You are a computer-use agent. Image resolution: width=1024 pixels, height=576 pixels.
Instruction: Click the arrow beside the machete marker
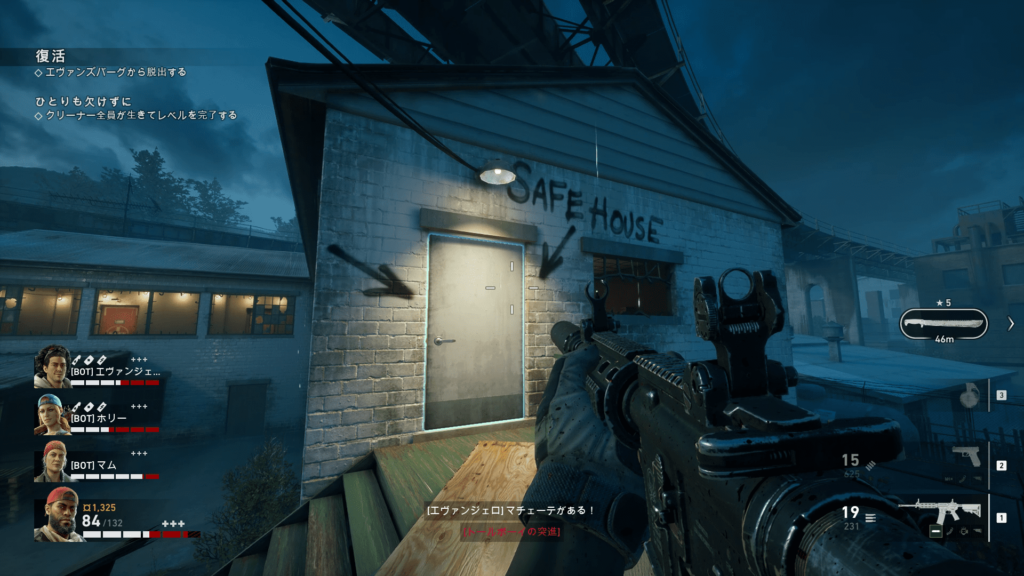pos(1010,323)
